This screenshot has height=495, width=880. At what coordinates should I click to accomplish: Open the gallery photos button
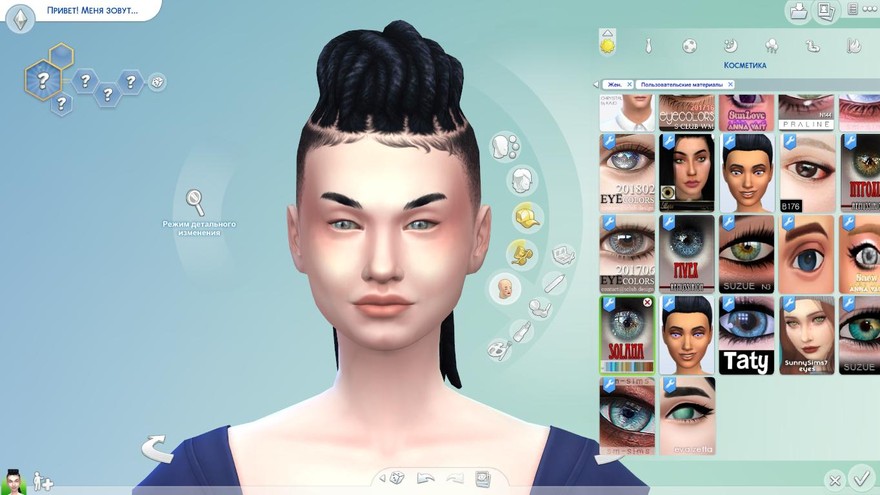click(826, 11)
